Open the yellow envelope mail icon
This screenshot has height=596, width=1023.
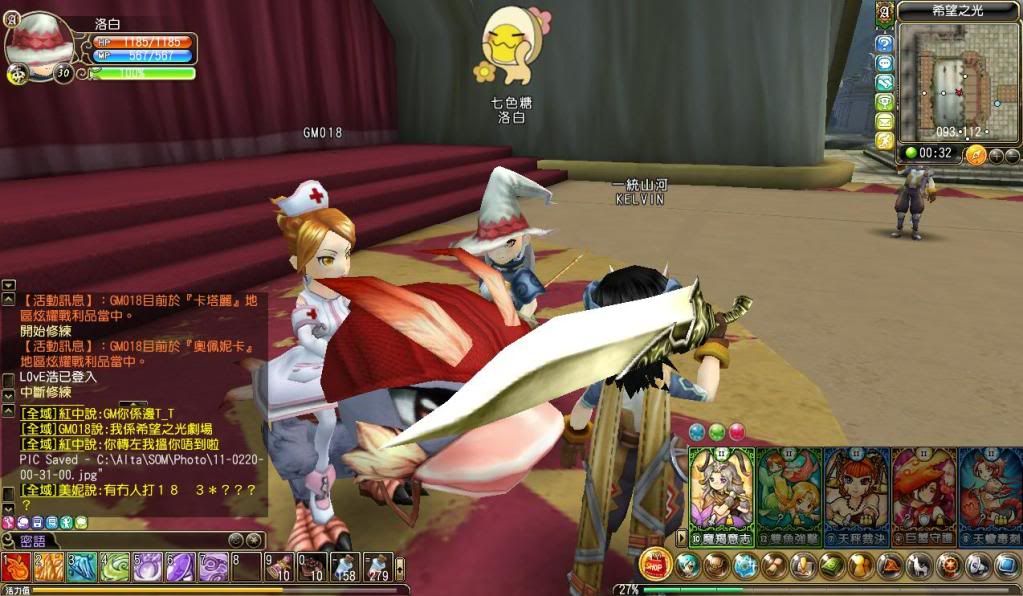pyautogui.click(x=884, y=120)
